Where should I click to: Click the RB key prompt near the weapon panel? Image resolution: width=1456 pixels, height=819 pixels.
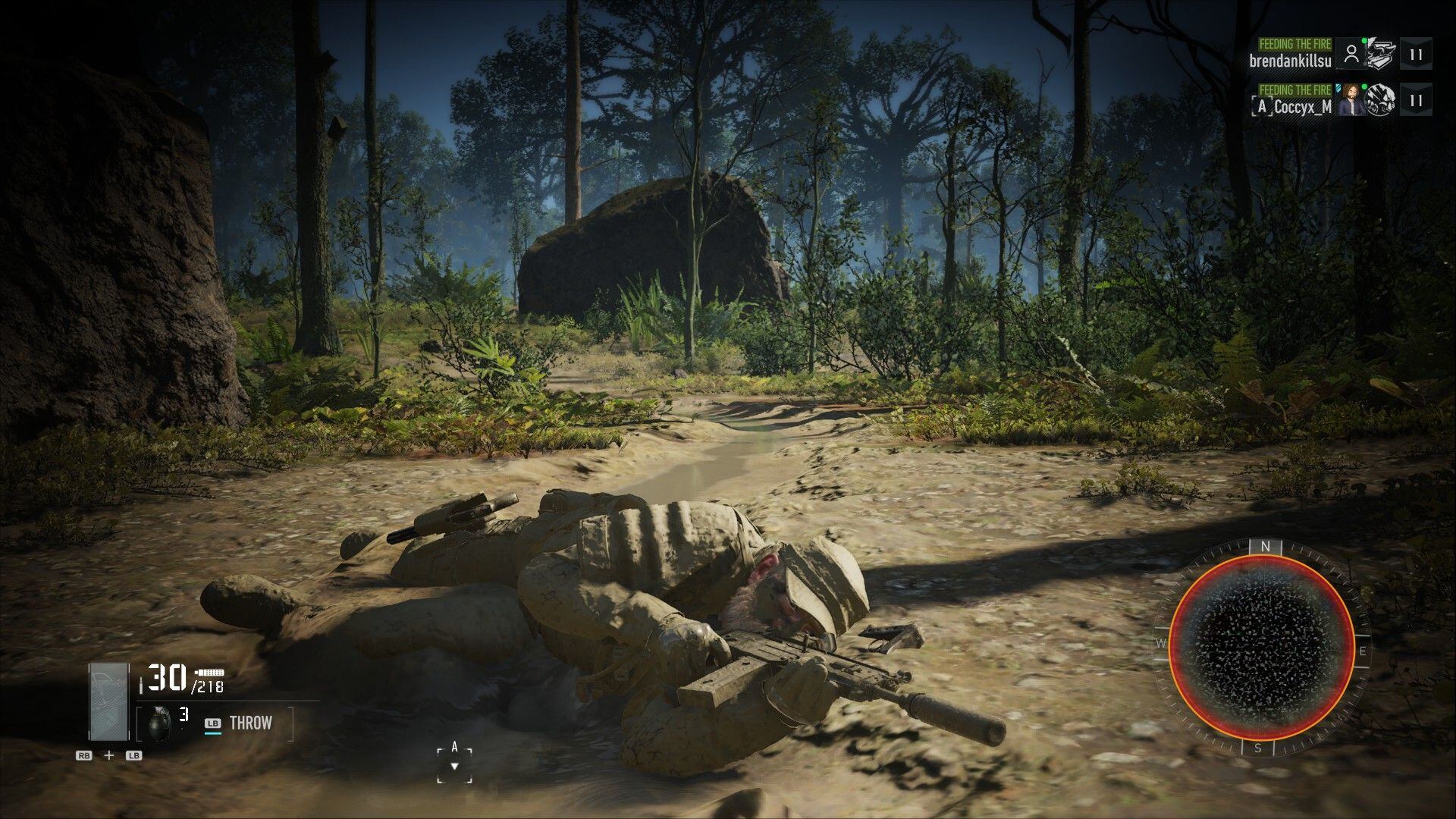pyautogui.click(x=83, y=756)
